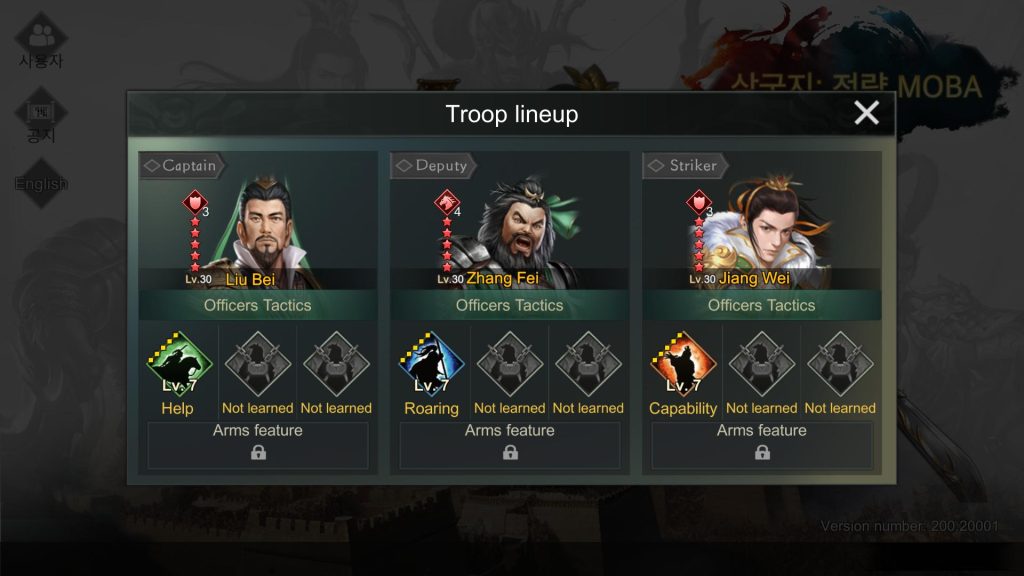
Task: Open Jiang Wei's locked Arms feature
Action: 762,445
